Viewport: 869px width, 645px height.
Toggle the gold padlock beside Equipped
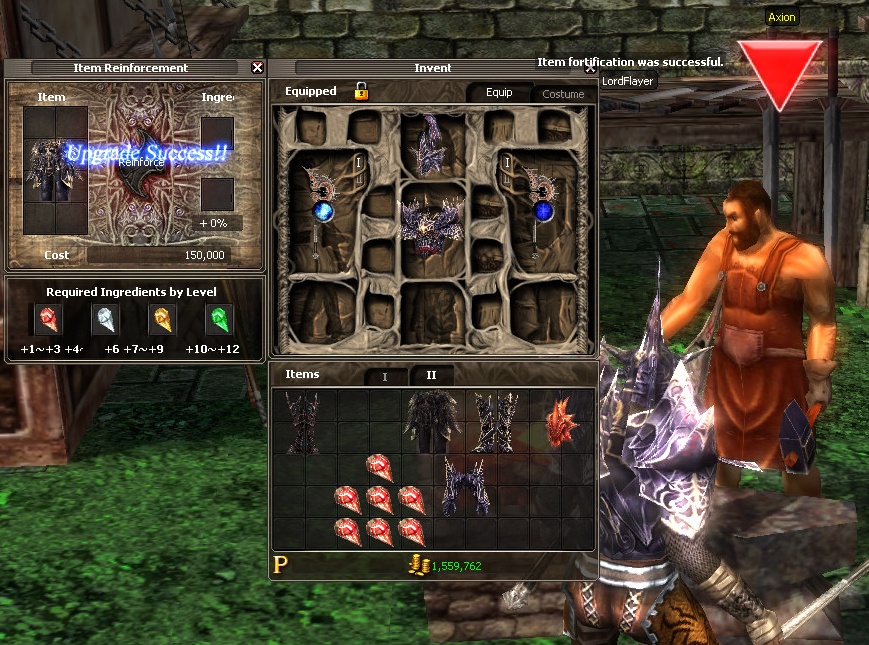[362, 92]
